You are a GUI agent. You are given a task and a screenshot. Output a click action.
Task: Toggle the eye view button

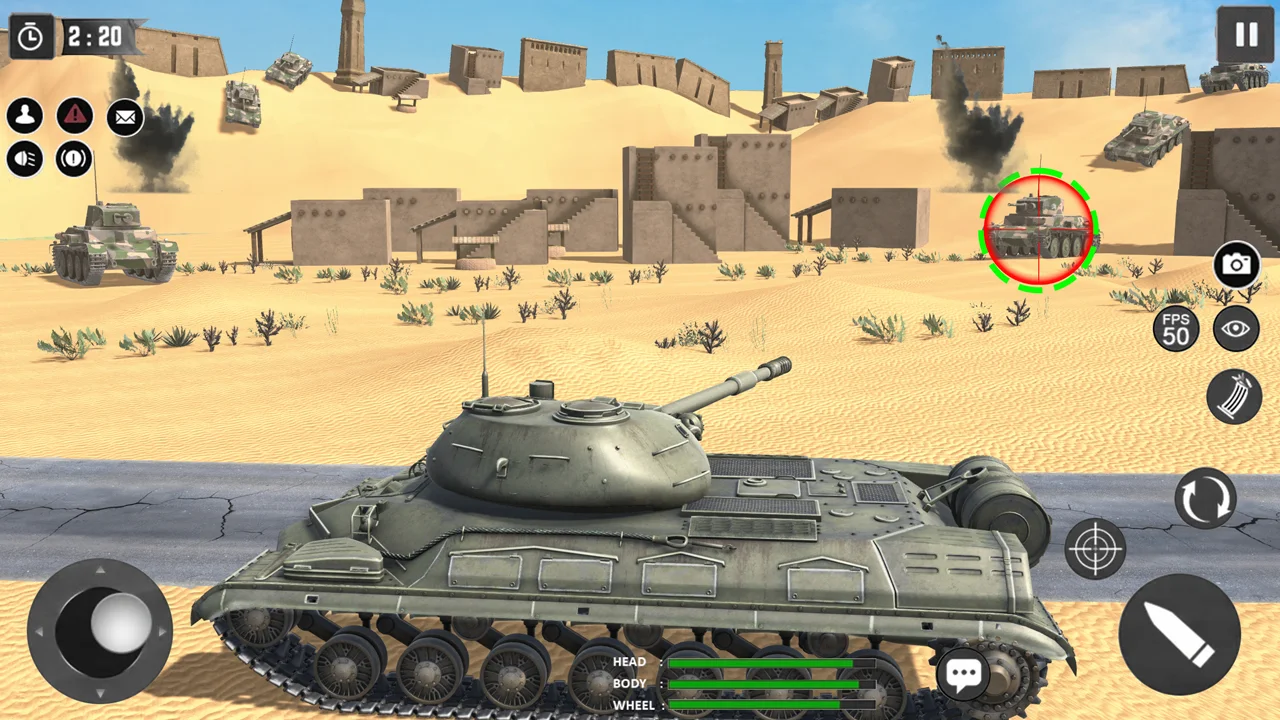coord(1236,328)
